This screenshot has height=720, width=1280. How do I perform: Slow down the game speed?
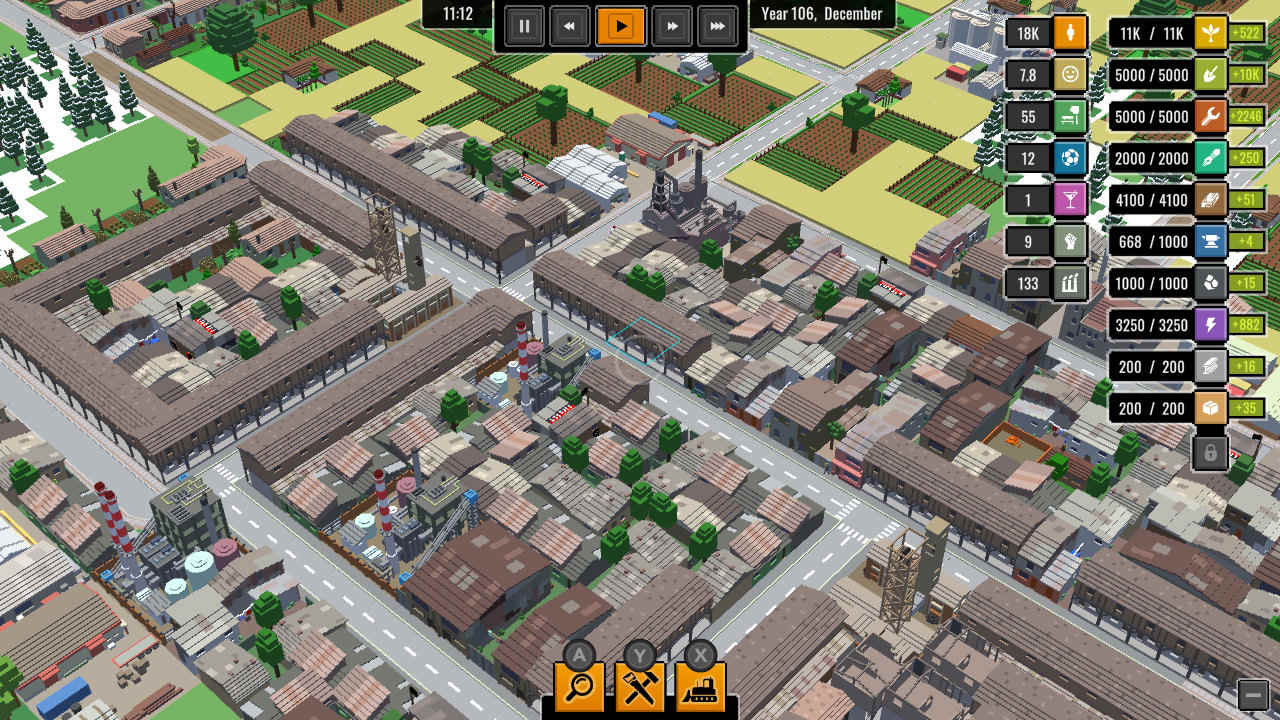tap(570, 26)
